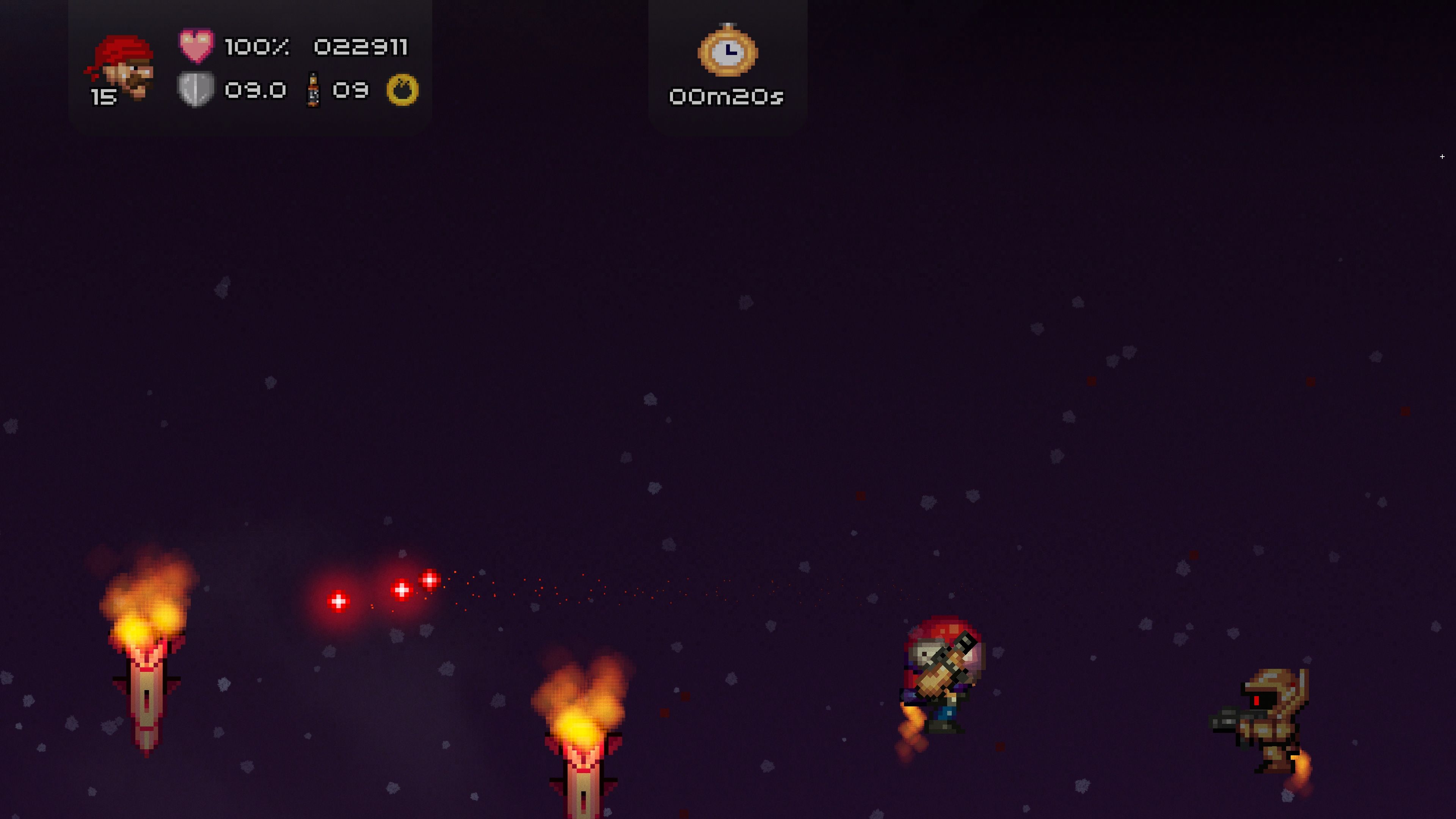1456x819 pixels.
Task: Click the gold stopwatch icon
Action: (x=728, y=51)
